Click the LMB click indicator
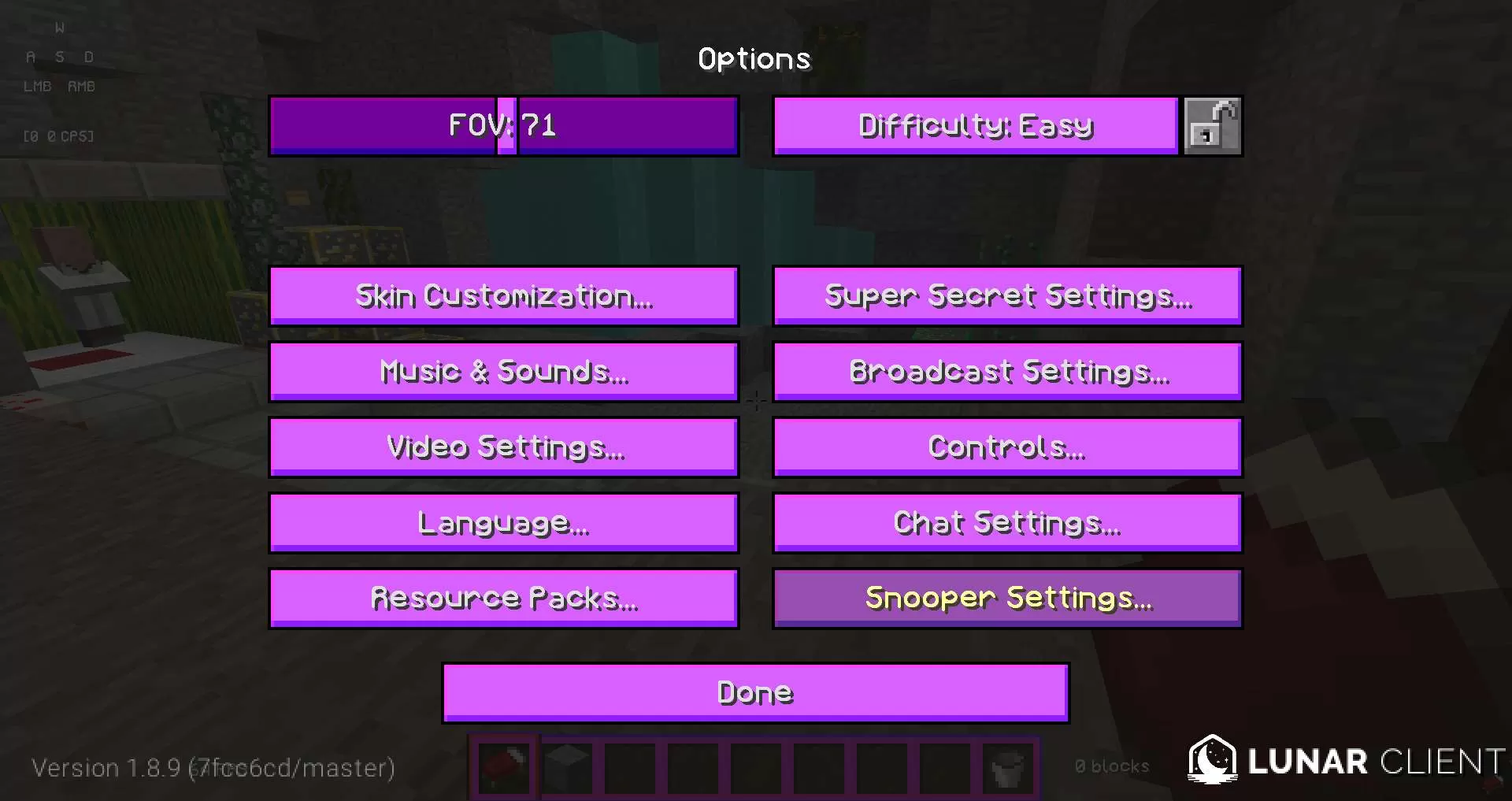1512x801 pixels. point(36,87)
